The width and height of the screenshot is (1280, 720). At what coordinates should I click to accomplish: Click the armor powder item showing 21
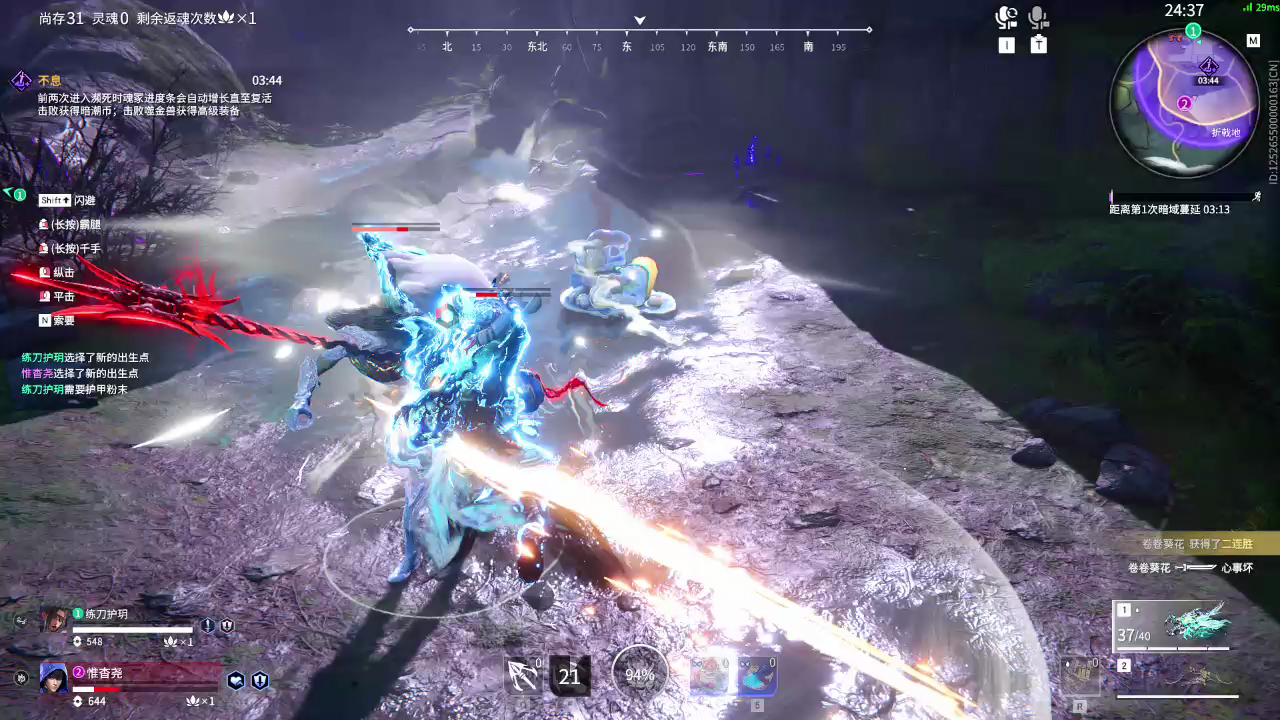pyautogui.click(x=569, y=675)
